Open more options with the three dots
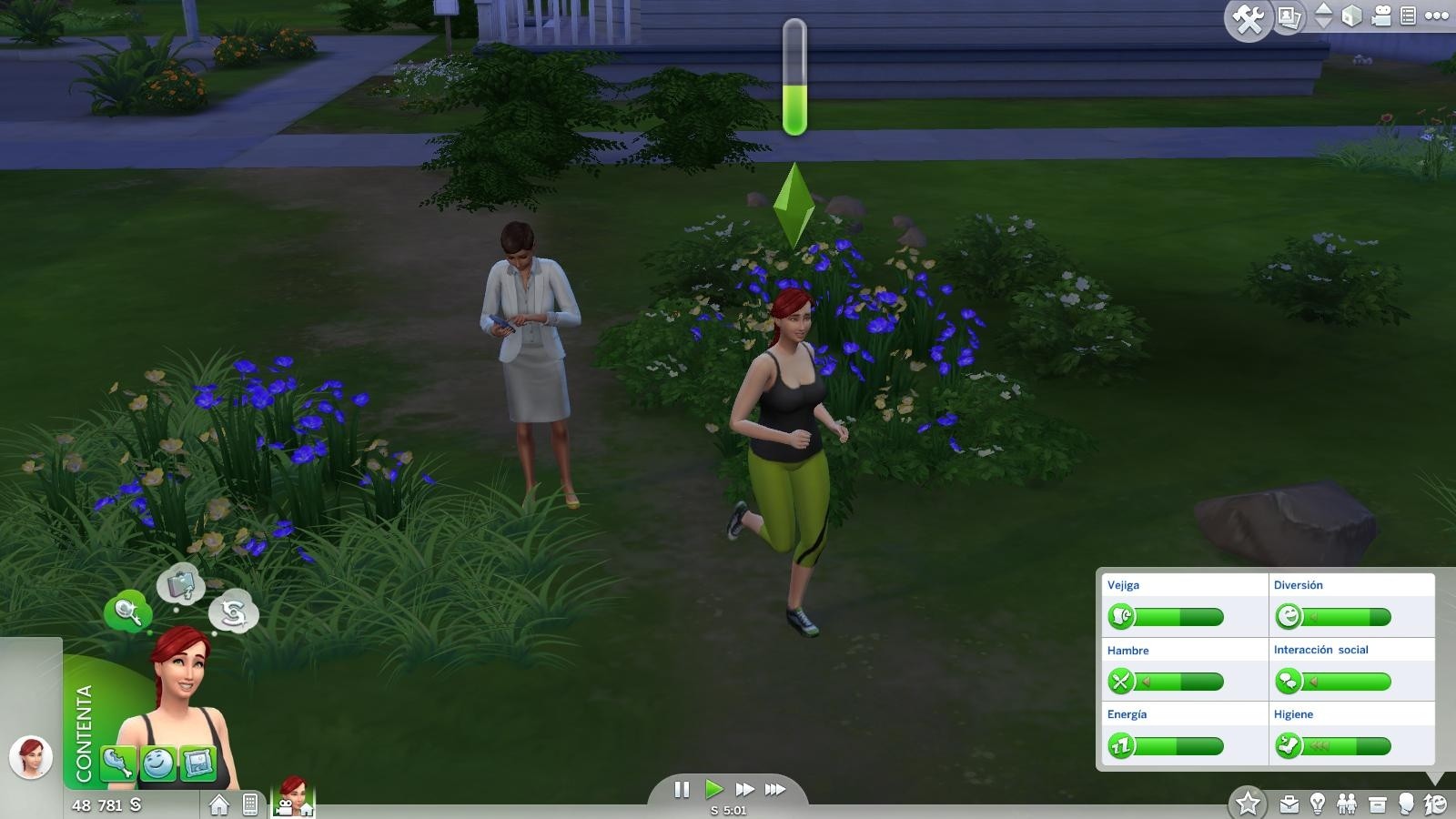 (x=1438, y=16)
